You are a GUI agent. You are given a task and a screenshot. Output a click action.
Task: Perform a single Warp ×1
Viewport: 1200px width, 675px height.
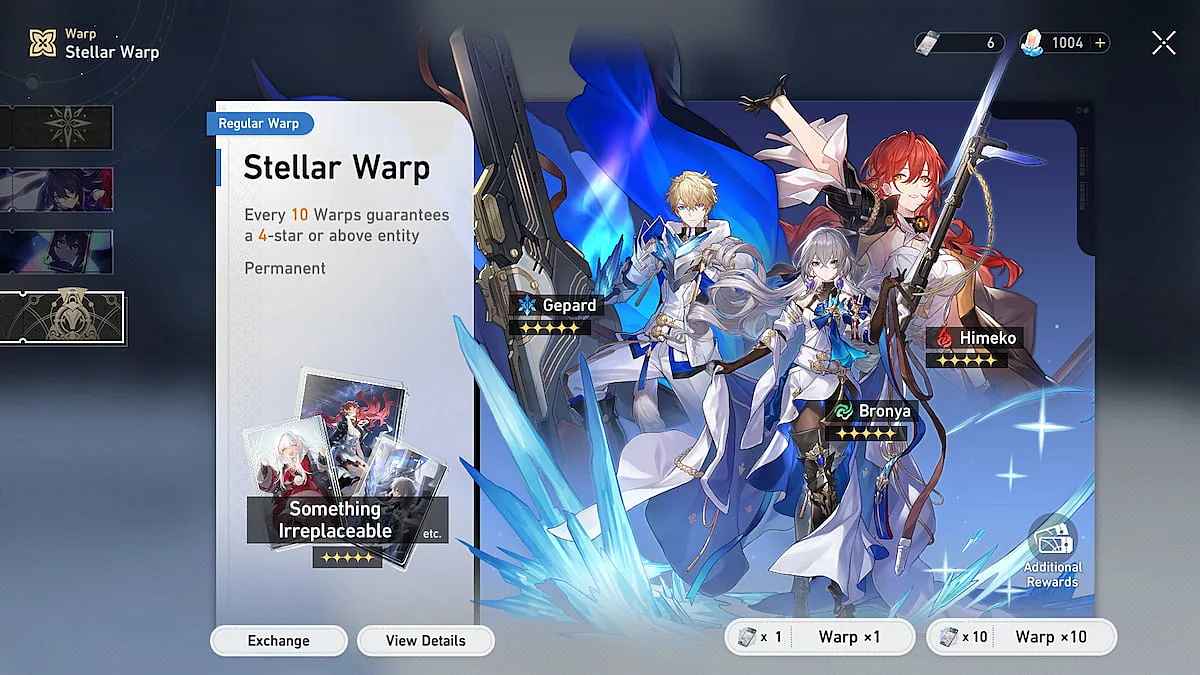pos(820,637)
